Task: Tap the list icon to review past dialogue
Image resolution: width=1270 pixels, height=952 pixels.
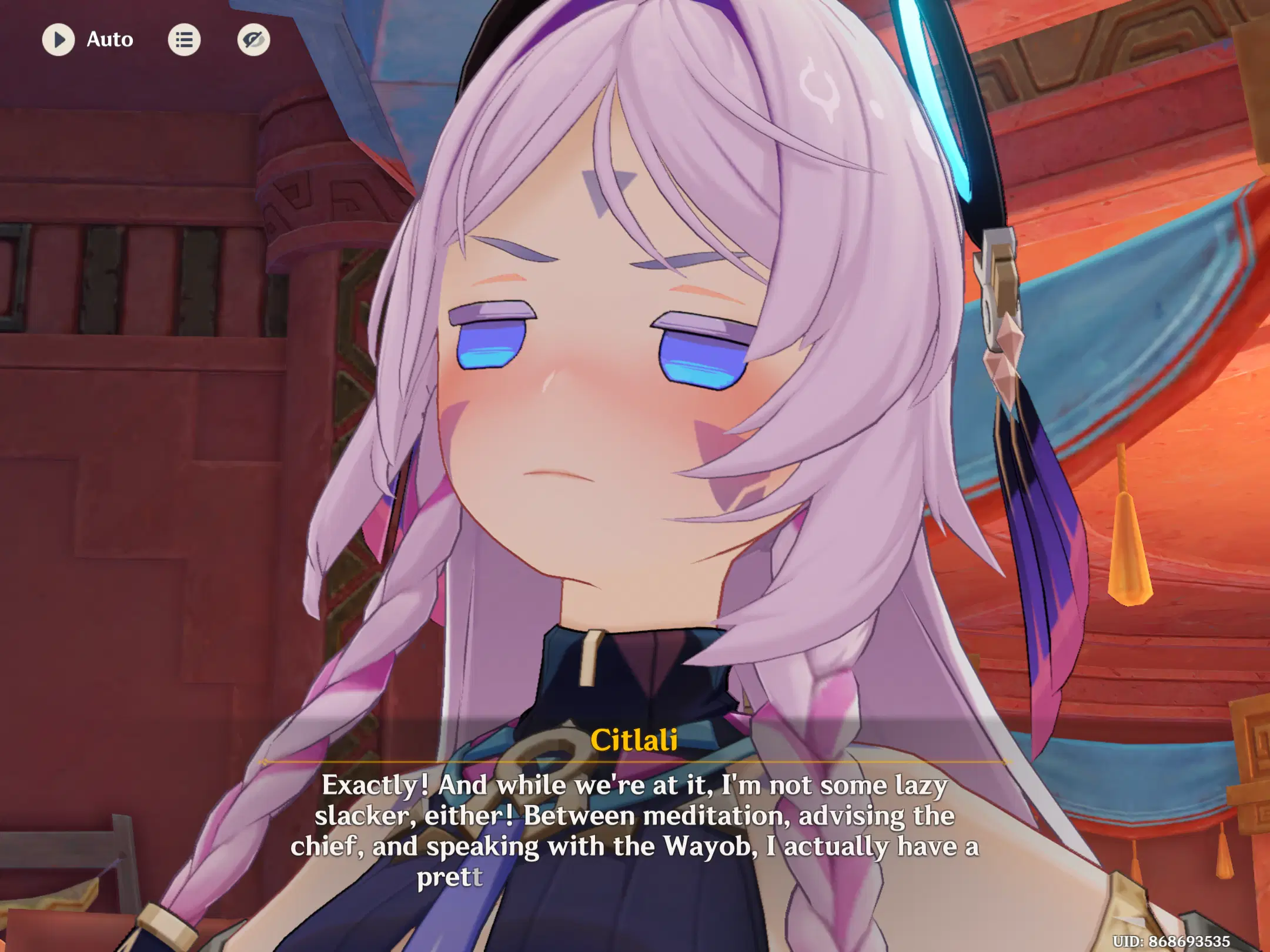Action: click(x=185, y=40)
